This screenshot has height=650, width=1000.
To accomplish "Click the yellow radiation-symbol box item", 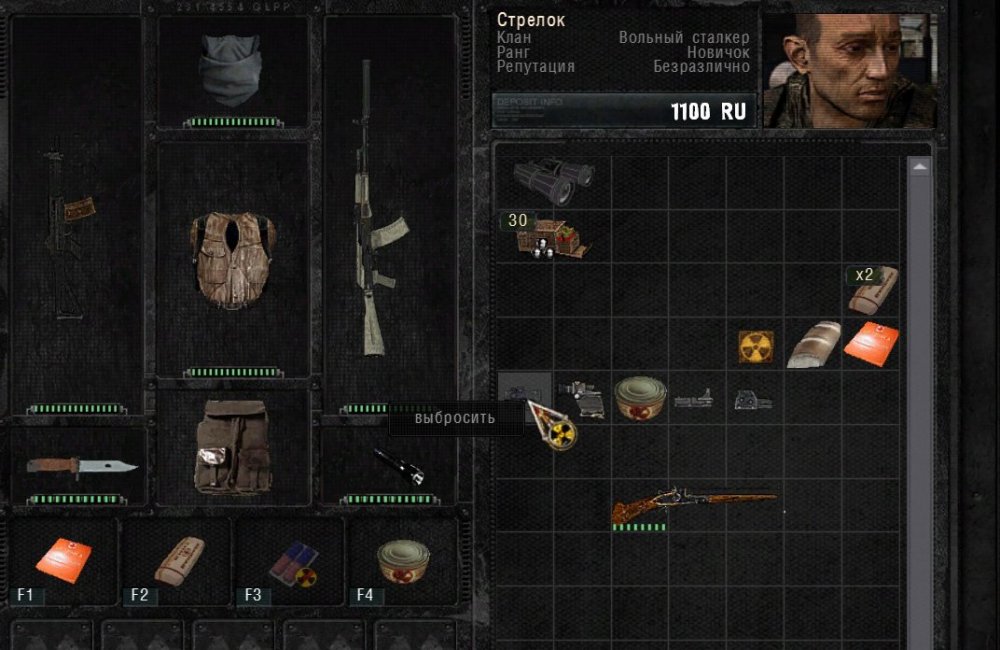I will 755,346.
